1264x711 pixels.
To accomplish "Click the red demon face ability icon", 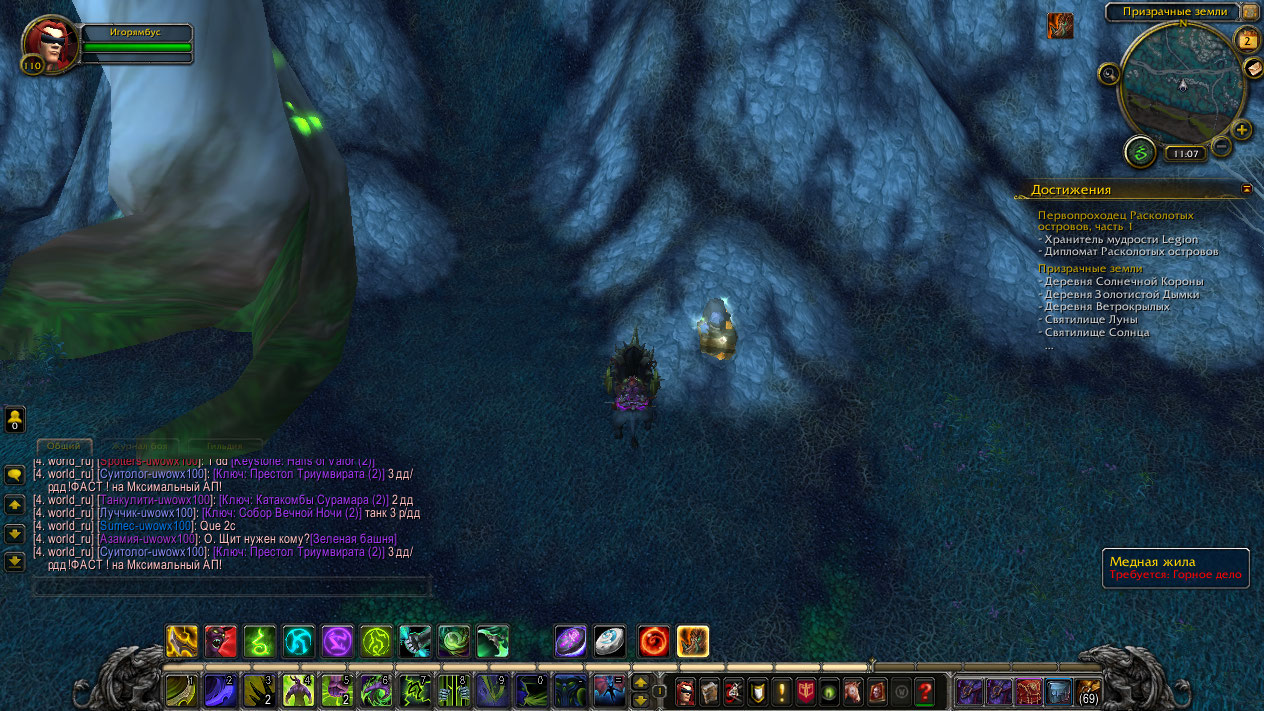I will (221, 641).
